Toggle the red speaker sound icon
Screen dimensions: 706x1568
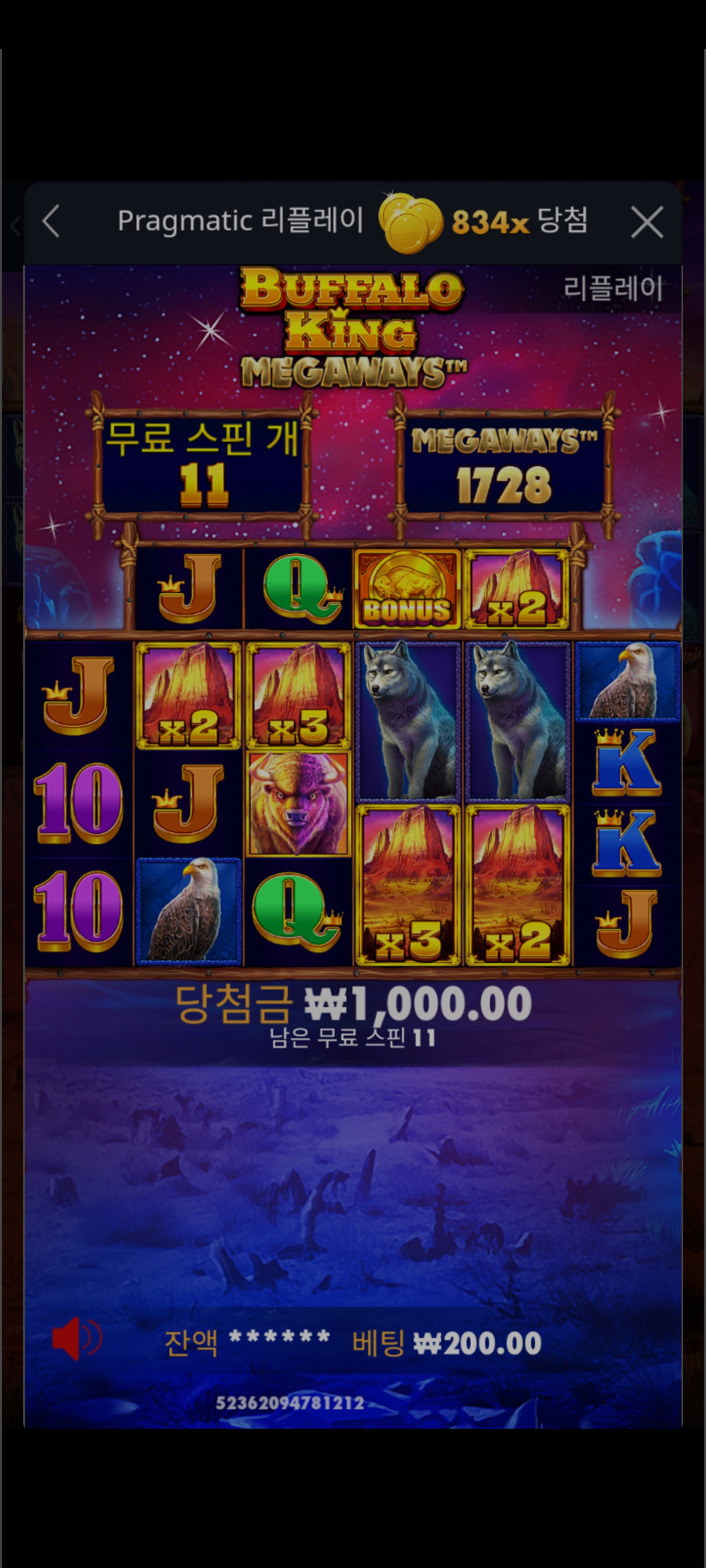pos(76,1339)
